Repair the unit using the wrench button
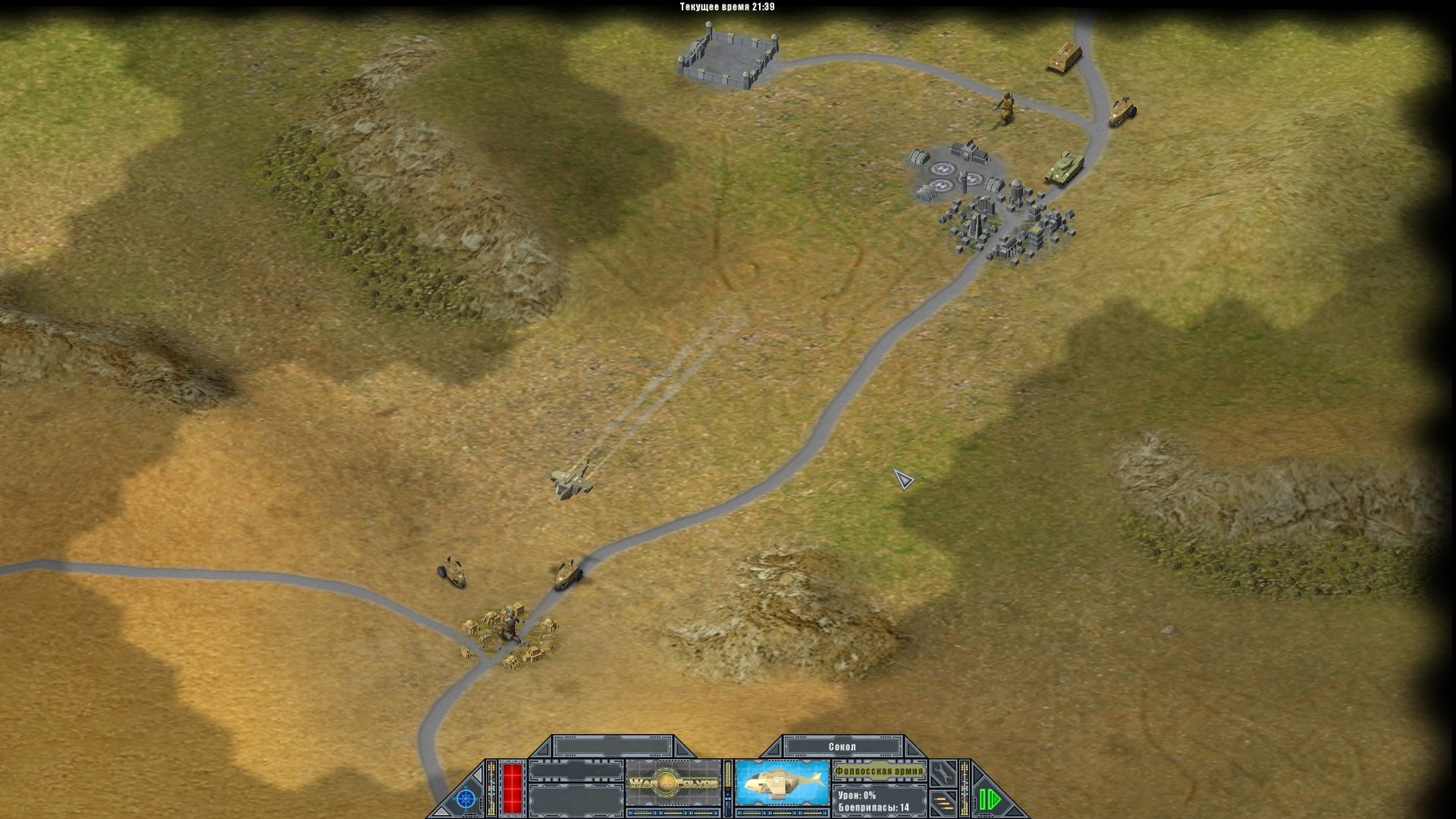 pos(944,773)
